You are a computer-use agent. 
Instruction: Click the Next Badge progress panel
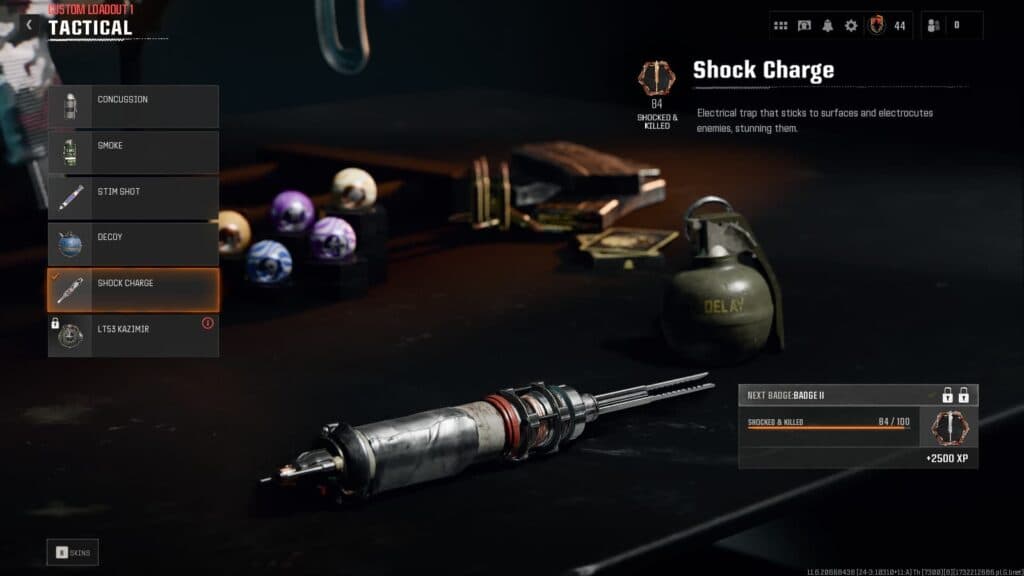pos(858,427)
